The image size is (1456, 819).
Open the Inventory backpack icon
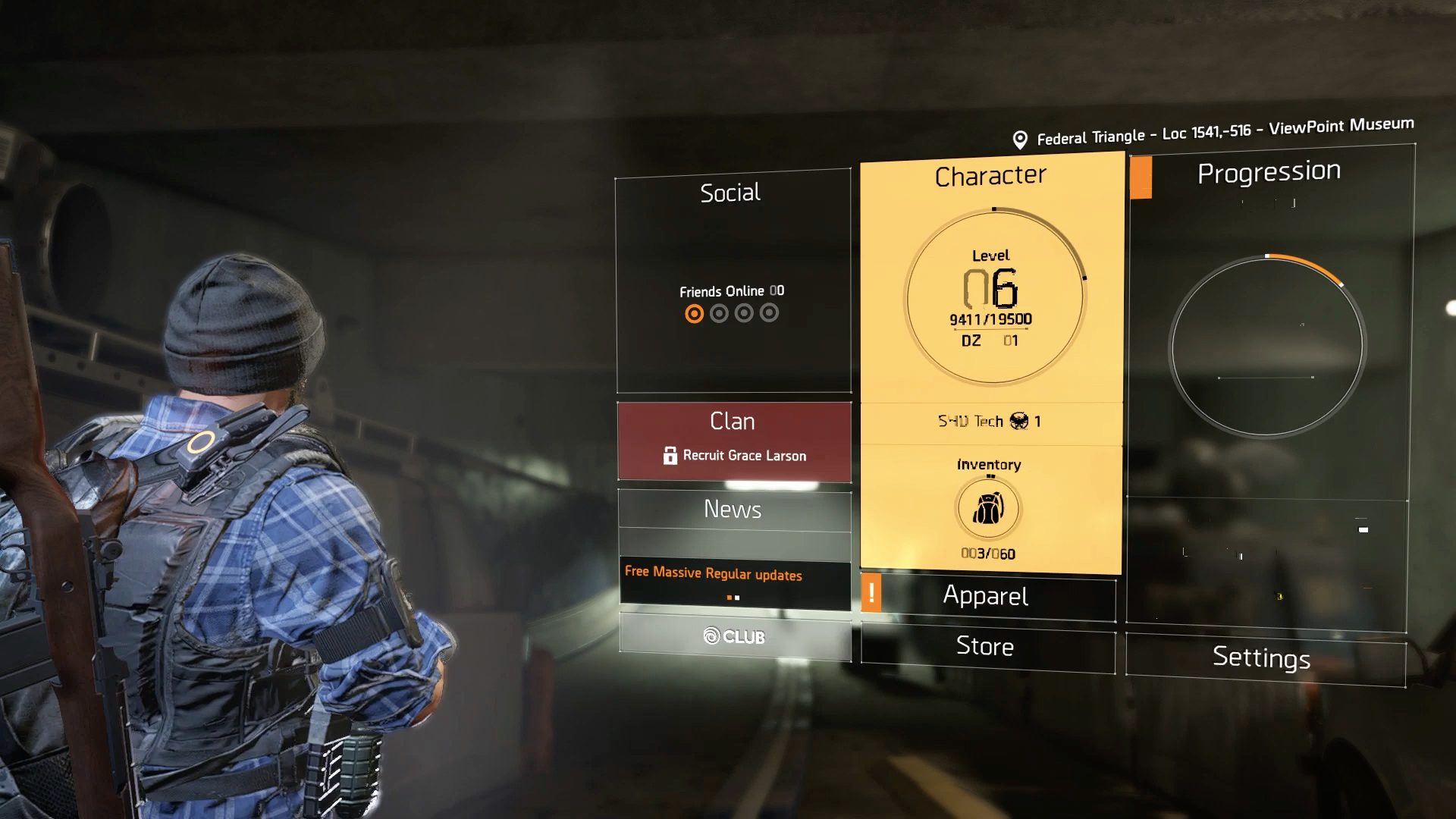click(x=988, y=509)
